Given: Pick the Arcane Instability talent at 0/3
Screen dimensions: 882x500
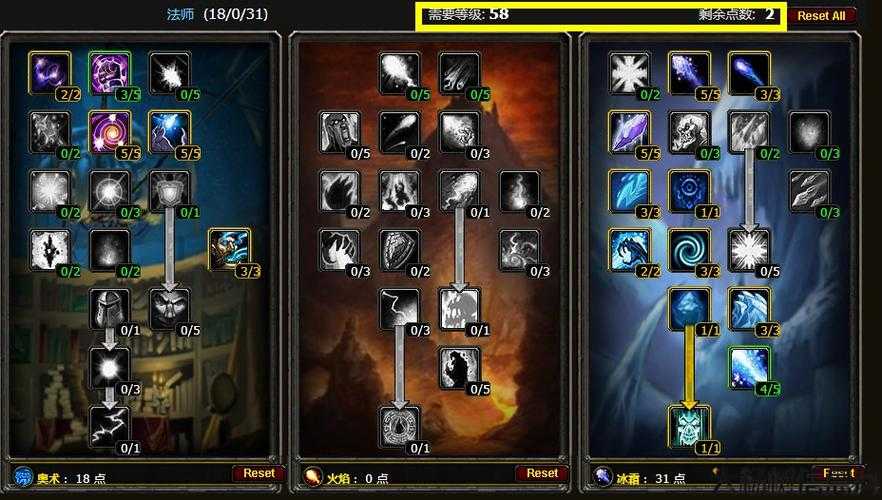Looking at the screenshot, I should (x=109, y=367).
